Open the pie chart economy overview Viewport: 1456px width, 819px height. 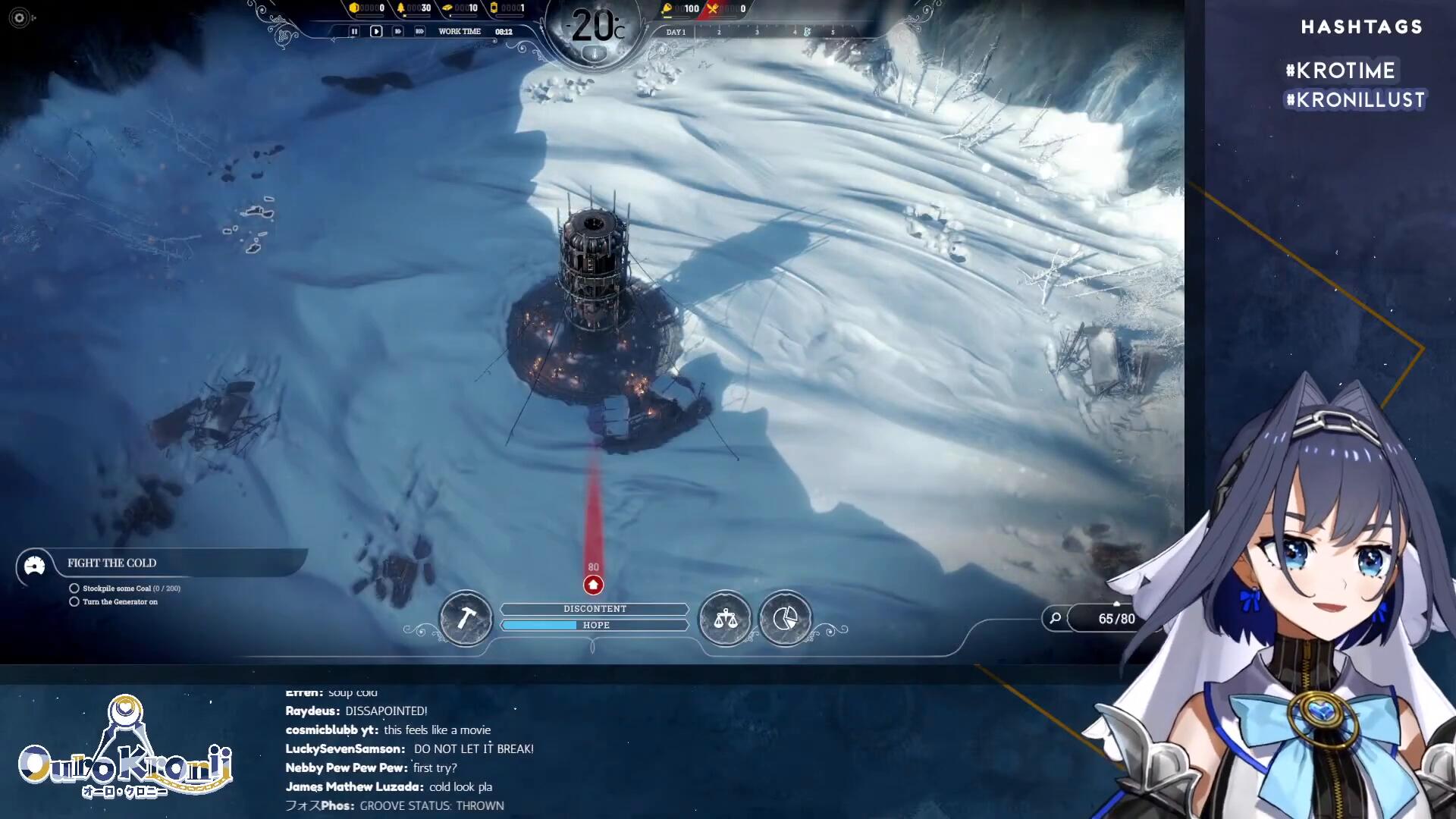click(x=785, y=619)
